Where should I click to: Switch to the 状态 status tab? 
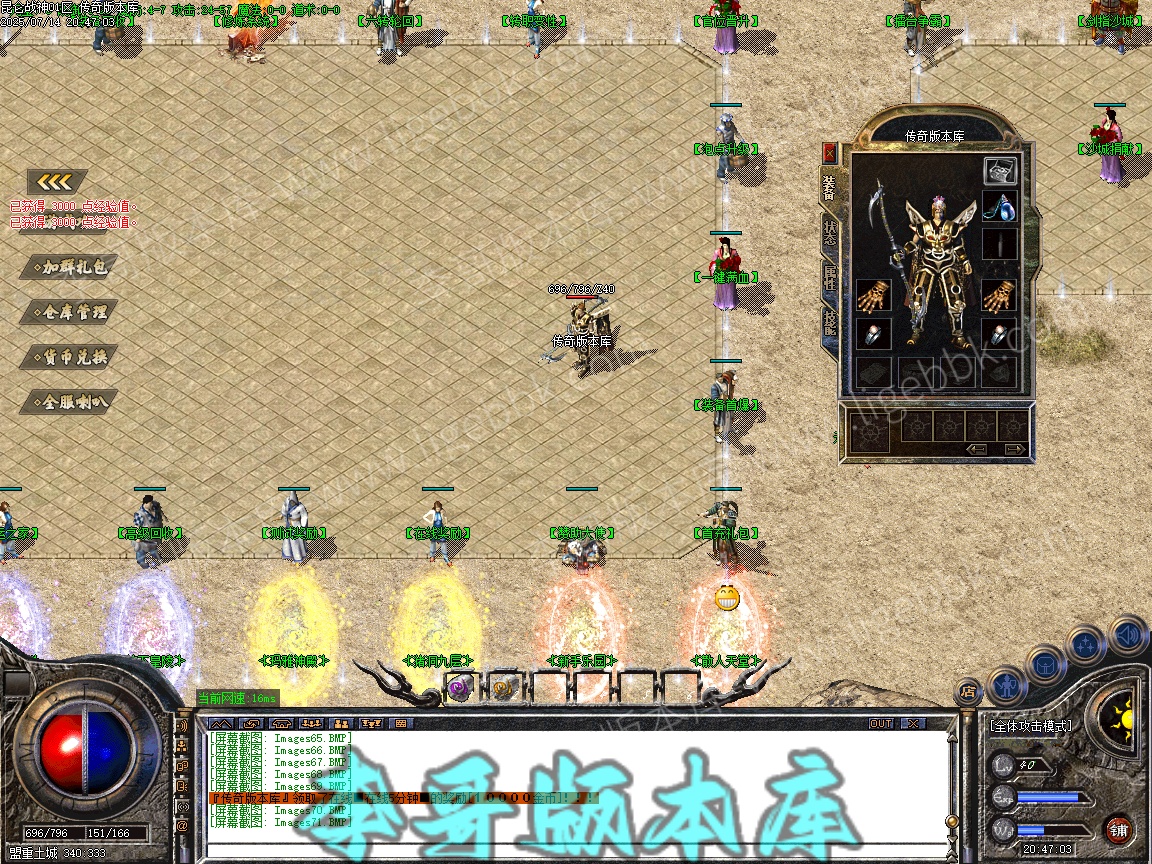pyautogui.click(x=829, y=230)
